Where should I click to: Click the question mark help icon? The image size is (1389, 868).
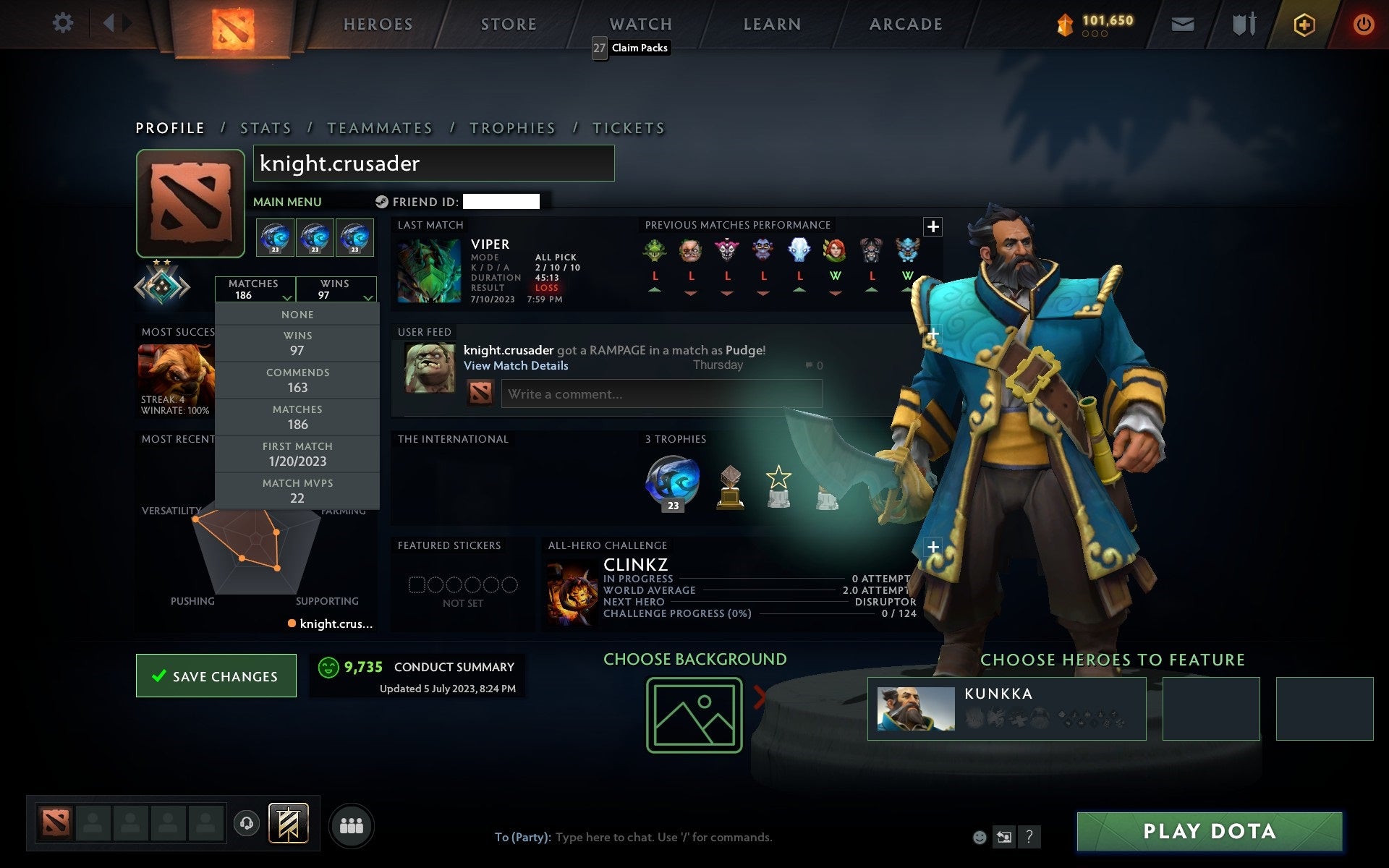[x=1029, y=838]
